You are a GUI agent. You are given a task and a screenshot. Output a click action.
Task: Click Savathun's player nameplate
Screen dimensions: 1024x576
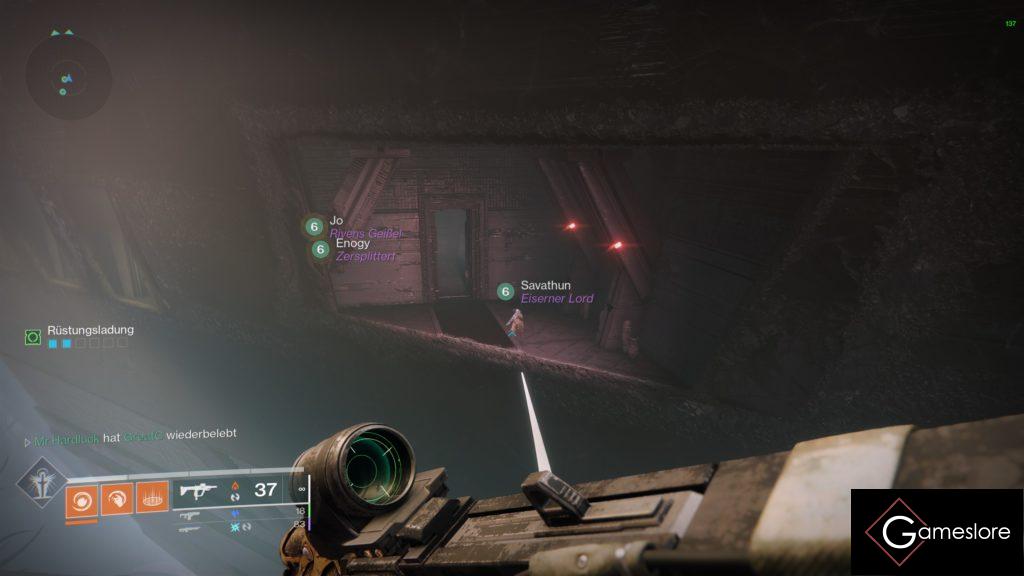pyautogui.click(x=545, y=286)
